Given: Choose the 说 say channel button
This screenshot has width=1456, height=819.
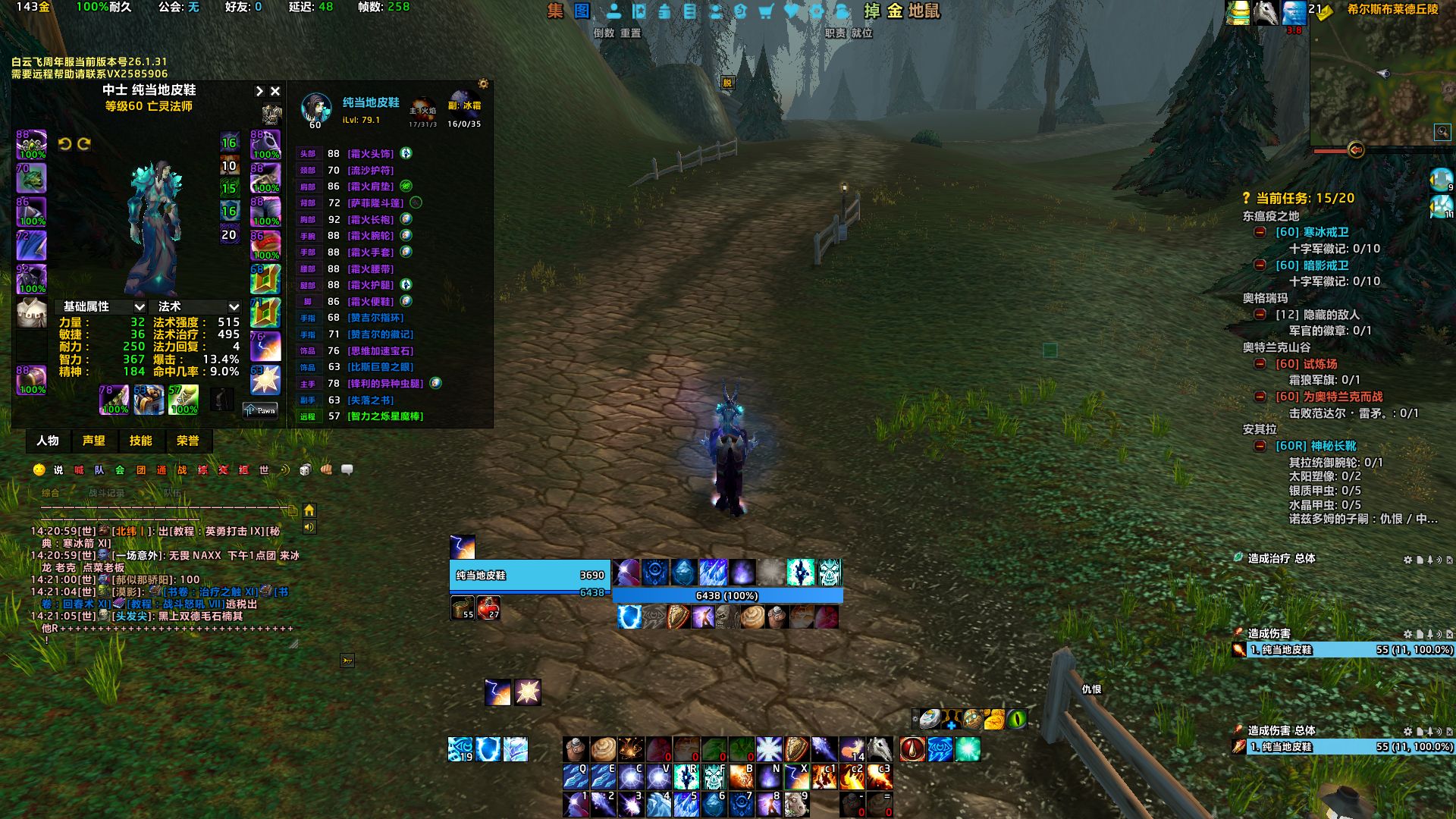Looking at the screenshot, I should point(58,470).
